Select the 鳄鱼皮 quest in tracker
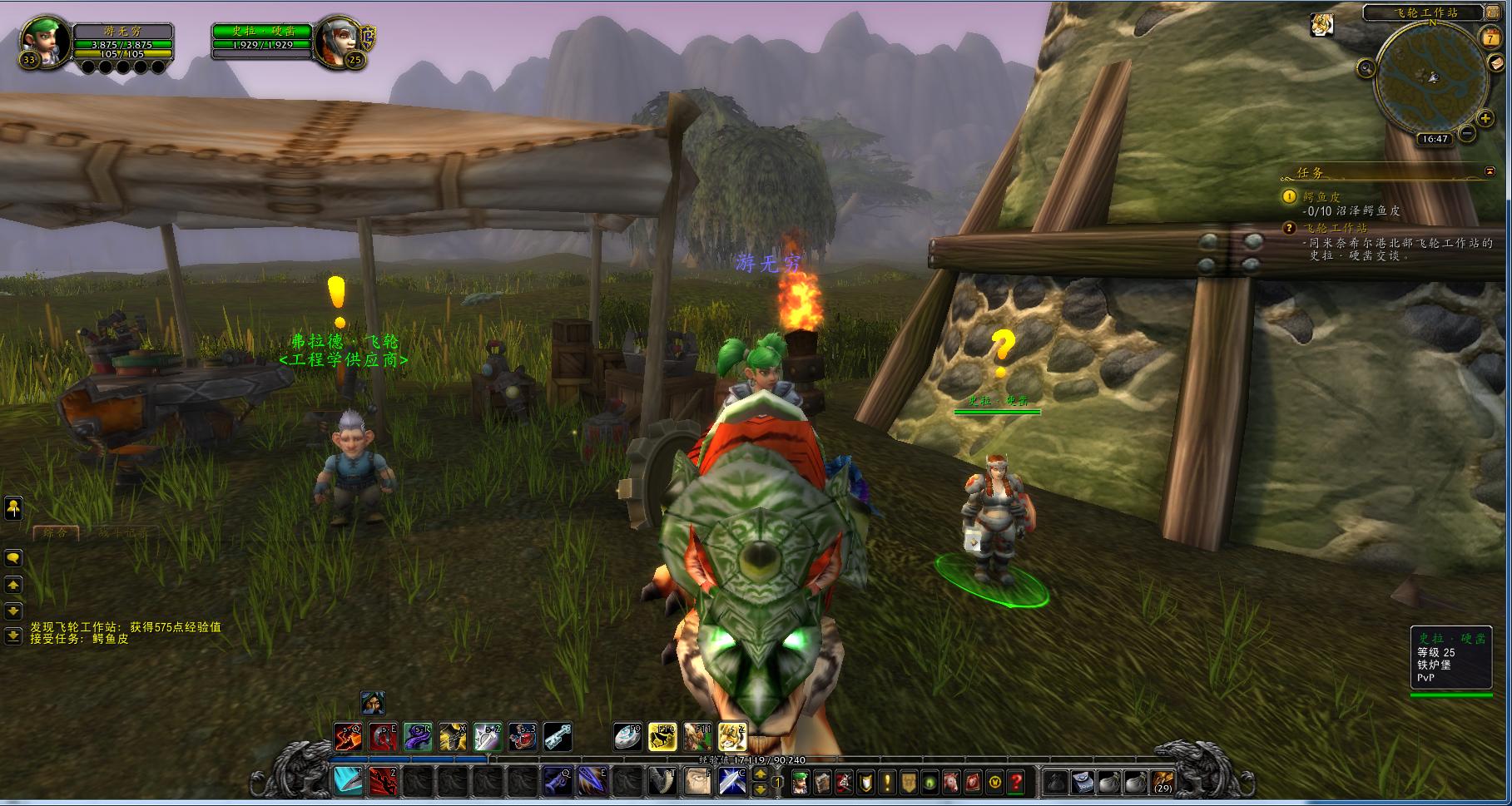The image size is (1512, 806). [1321, 197]
